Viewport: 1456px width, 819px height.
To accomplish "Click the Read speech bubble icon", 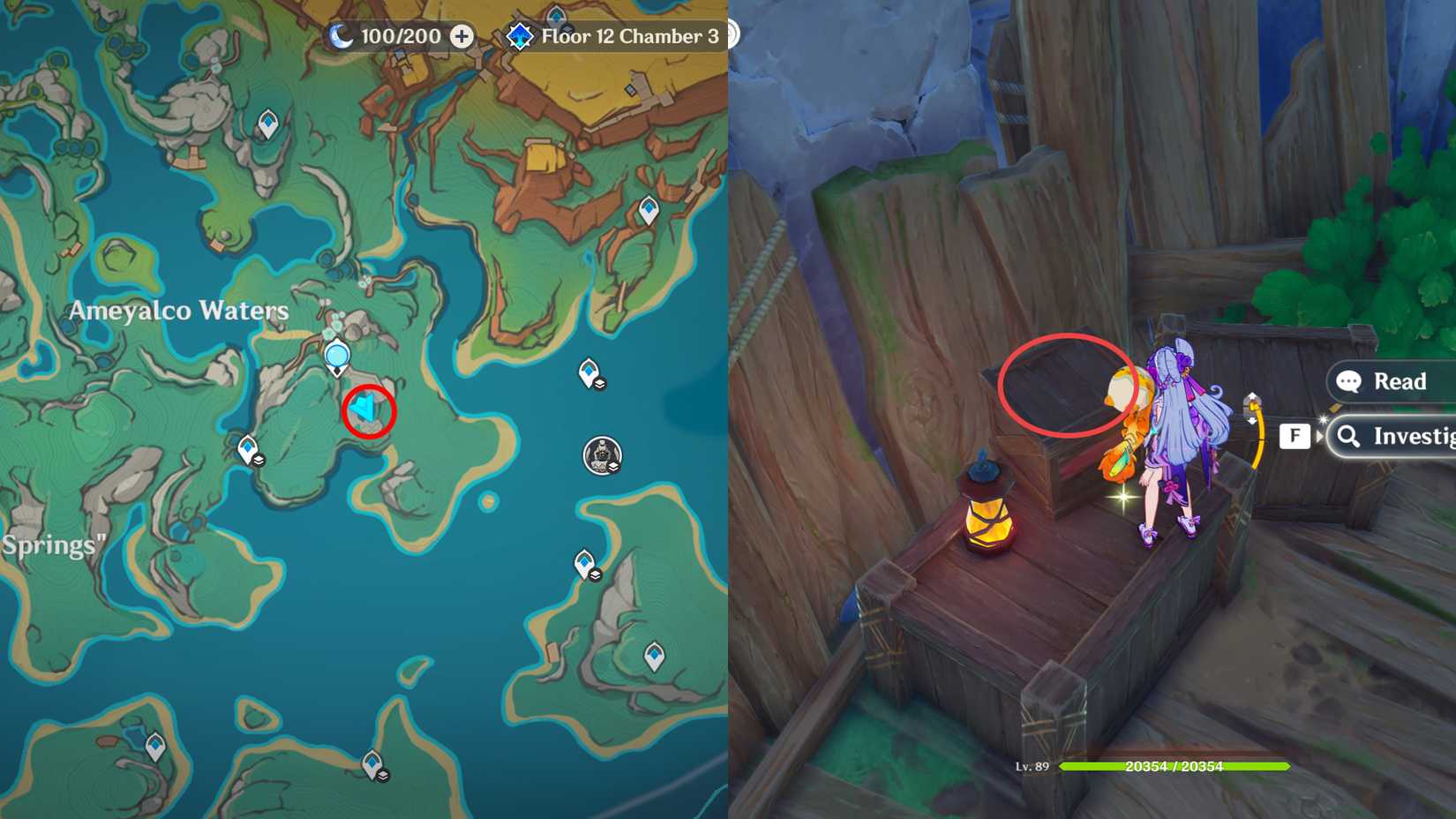I will 1348,381.
